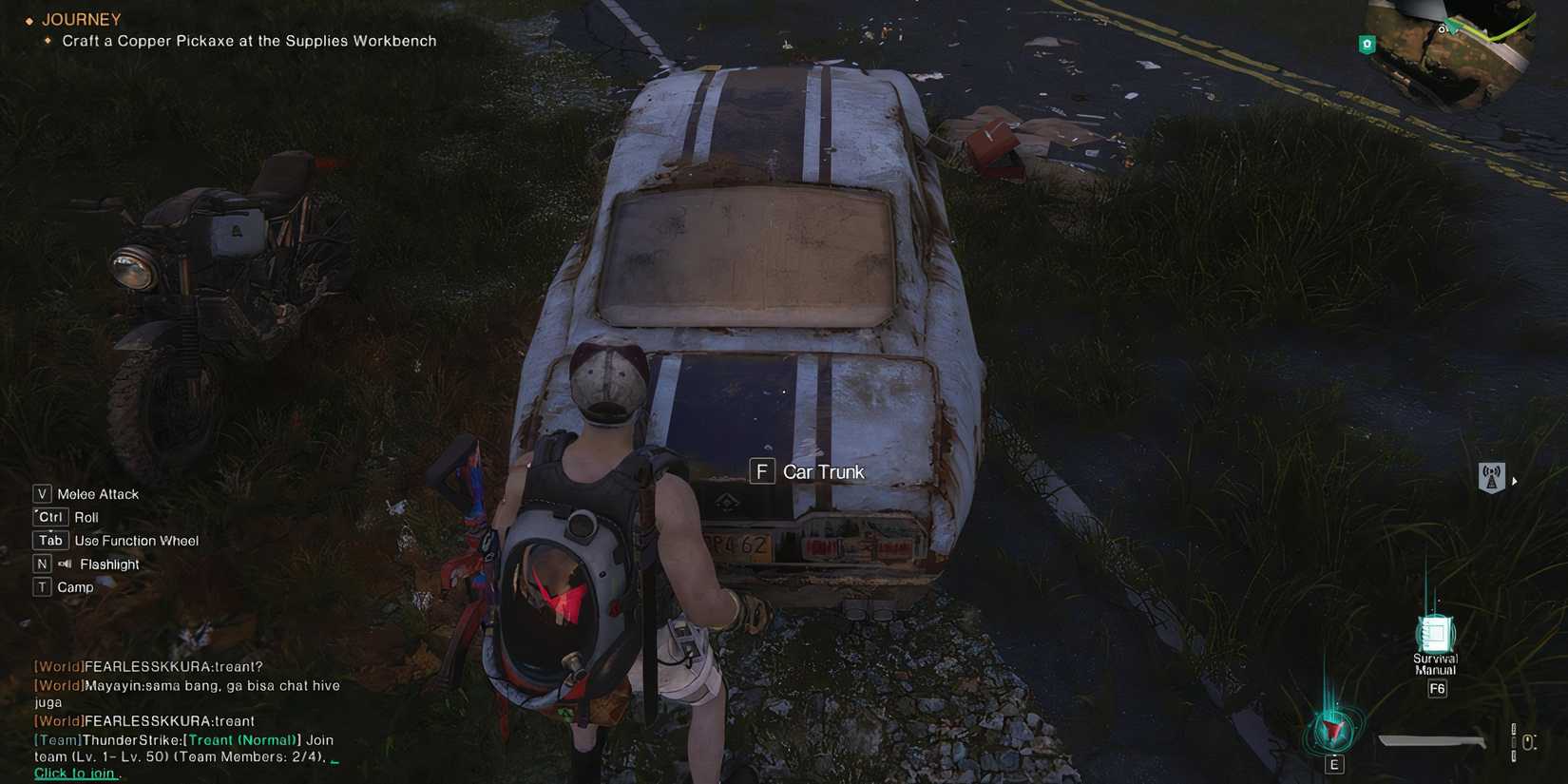1568x784 pixels.
Task: Click the green shield marker on the minimap
Action: [1367, 44]
